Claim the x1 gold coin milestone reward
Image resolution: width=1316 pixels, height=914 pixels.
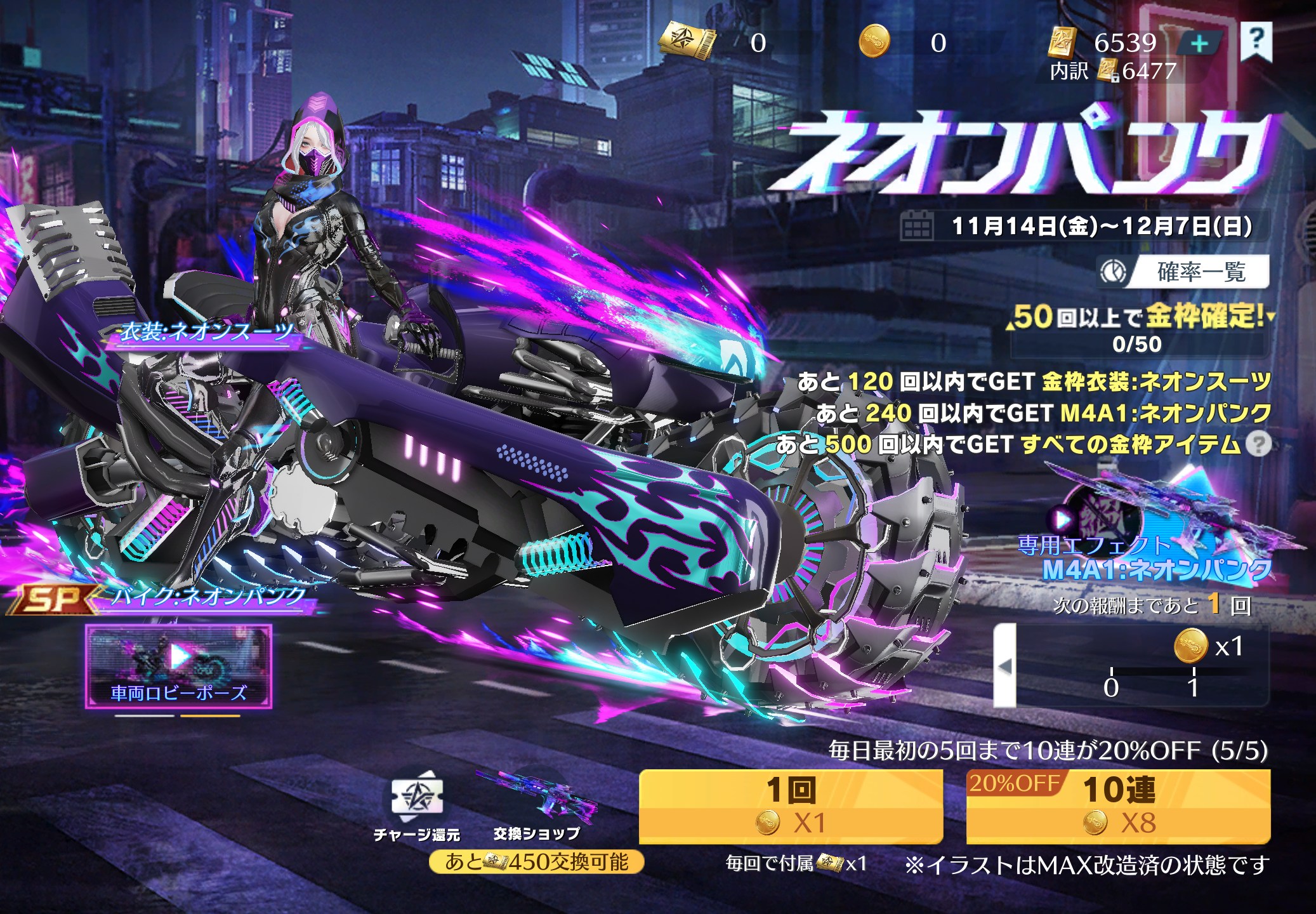1191,646
